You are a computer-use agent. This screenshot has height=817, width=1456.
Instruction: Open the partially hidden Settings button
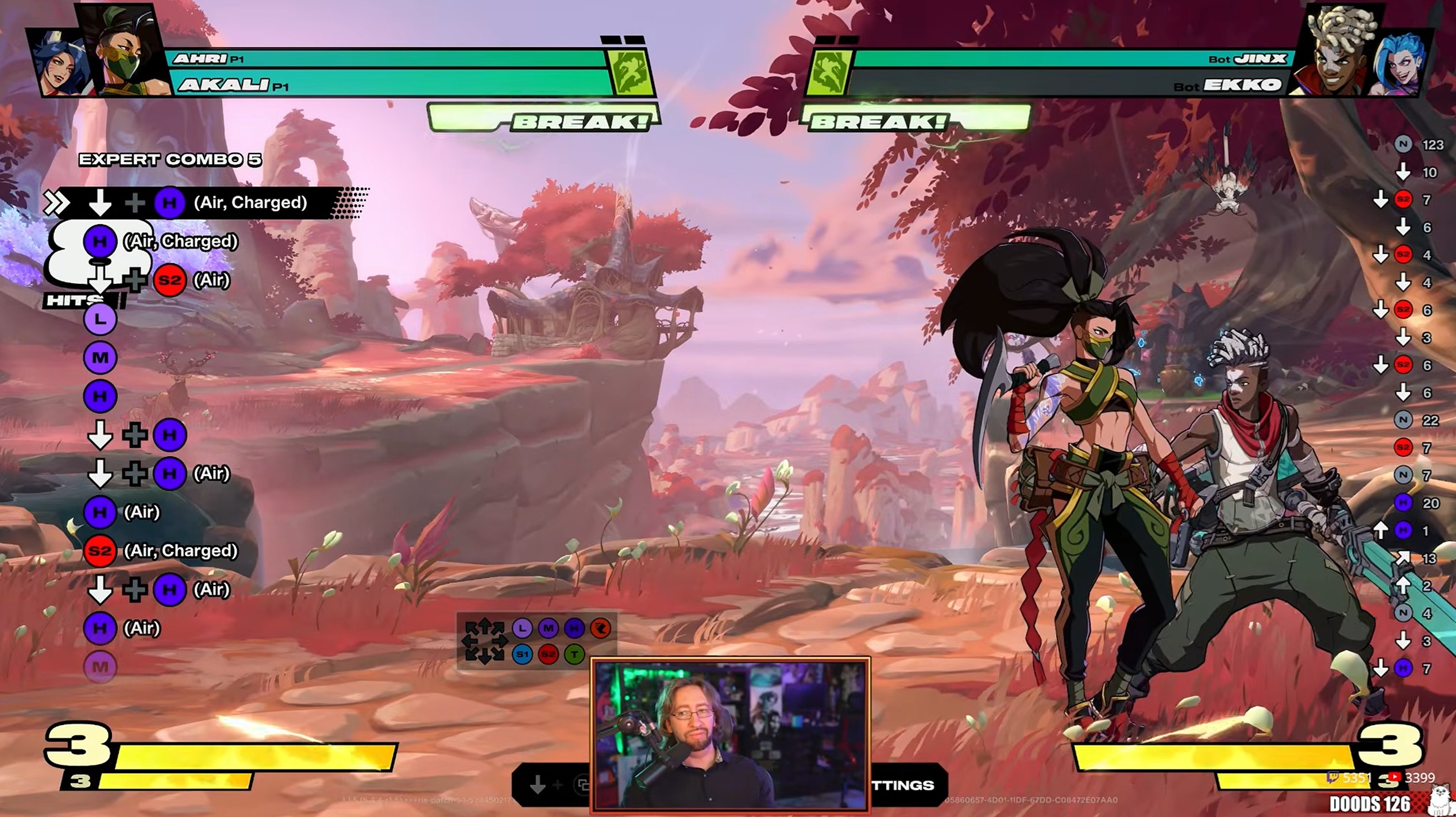coord(905,785)
